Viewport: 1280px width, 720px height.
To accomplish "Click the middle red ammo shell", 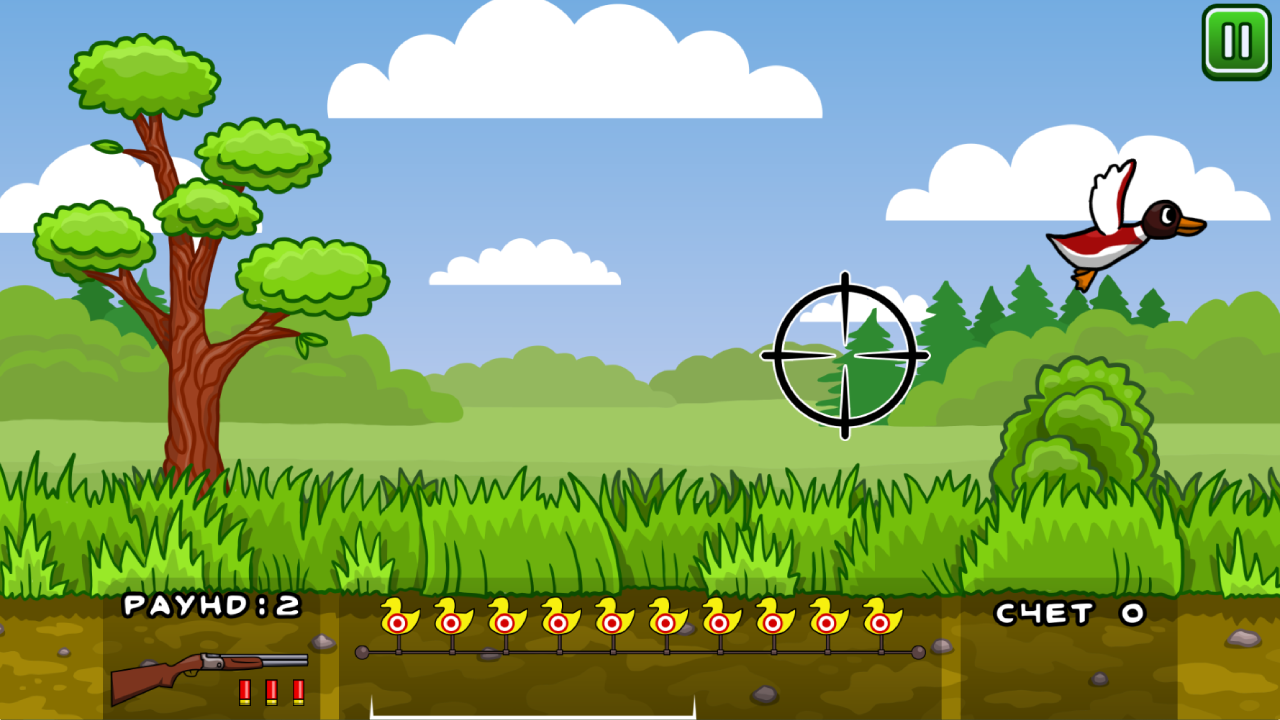I will click(x=271, y=690).
